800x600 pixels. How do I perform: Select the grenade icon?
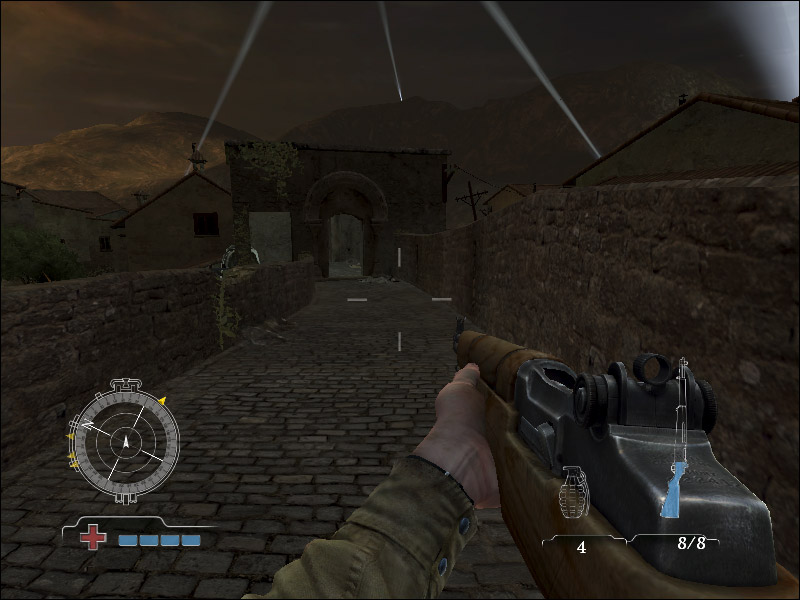point(574,493)
